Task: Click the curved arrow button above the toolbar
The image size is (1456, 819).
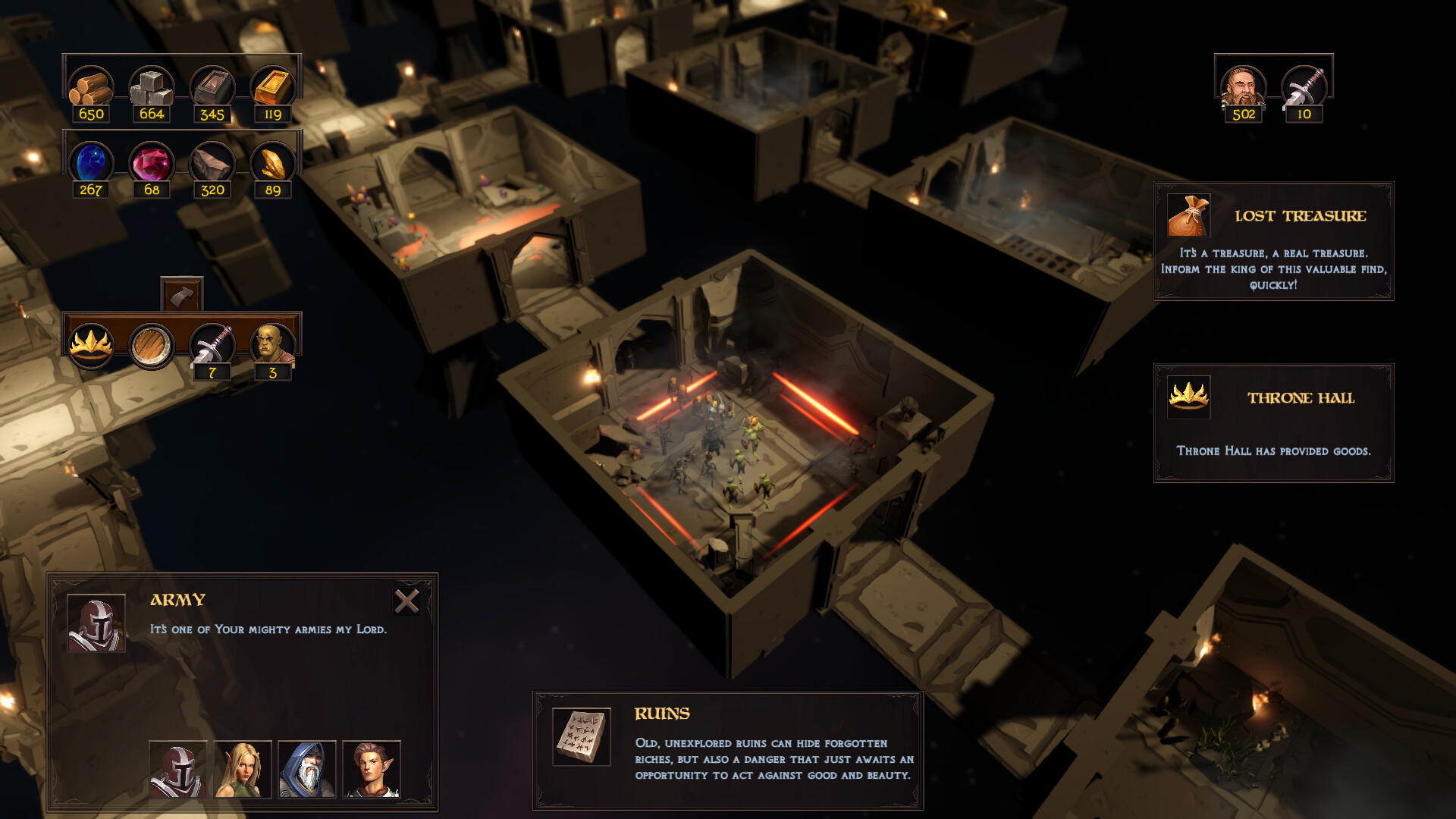Action: pos(182,295)
